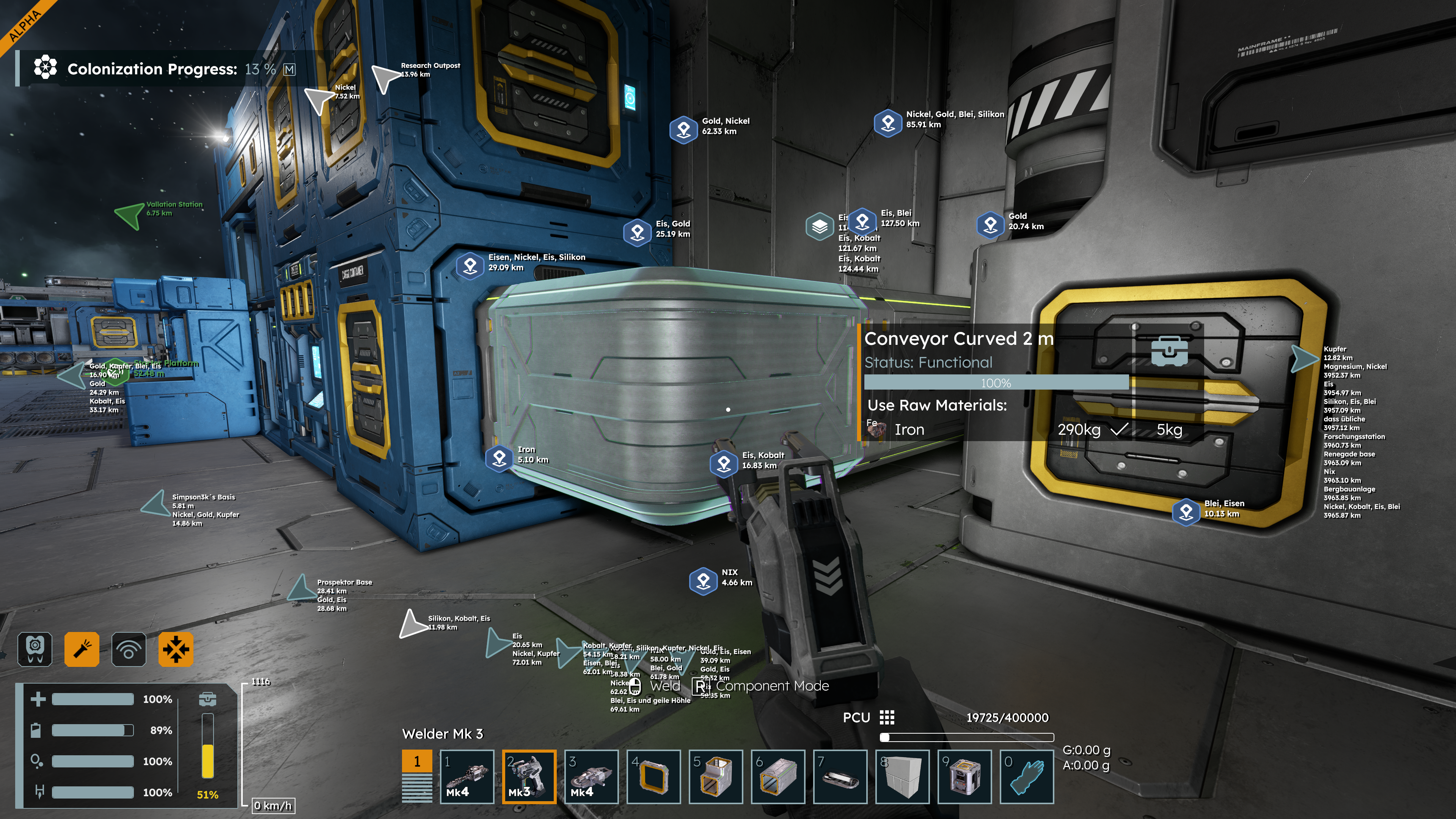The image size is (1456, 819).
Task: Click the orange toolbar page indicator
Action: click(417, 761)
